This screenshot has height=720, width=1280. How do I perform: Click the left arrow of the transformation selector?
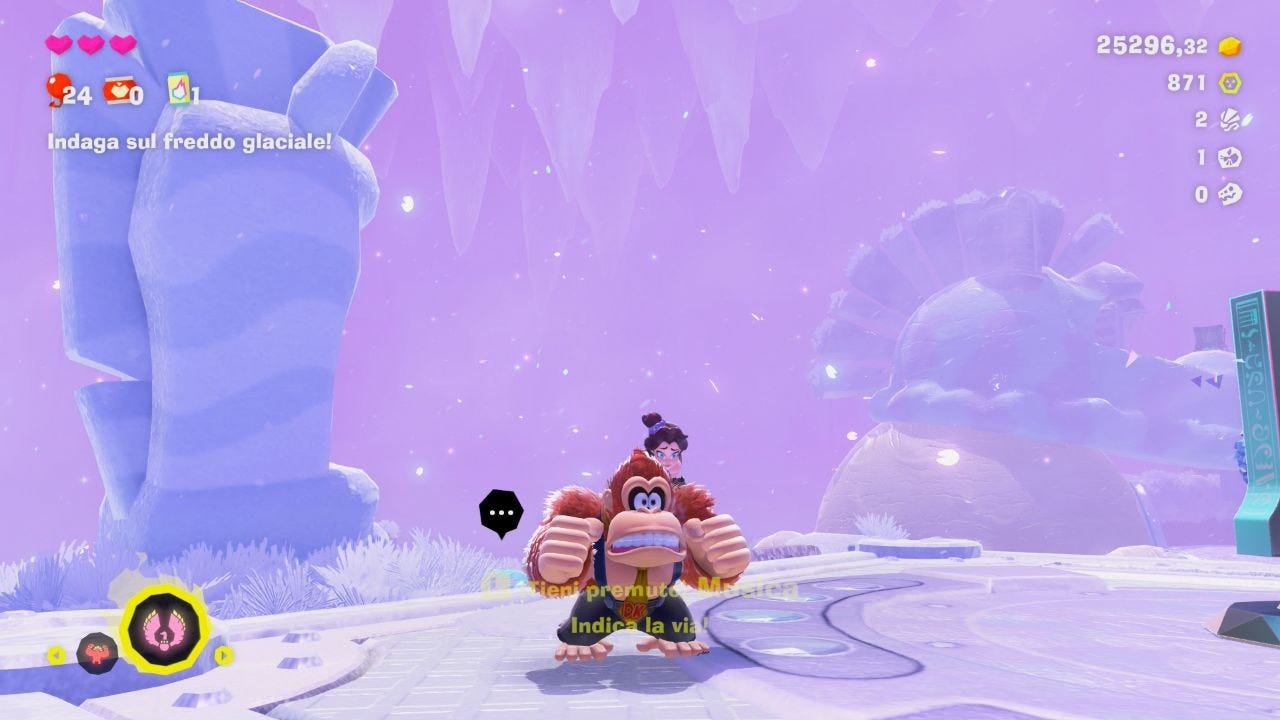(56, 656)
